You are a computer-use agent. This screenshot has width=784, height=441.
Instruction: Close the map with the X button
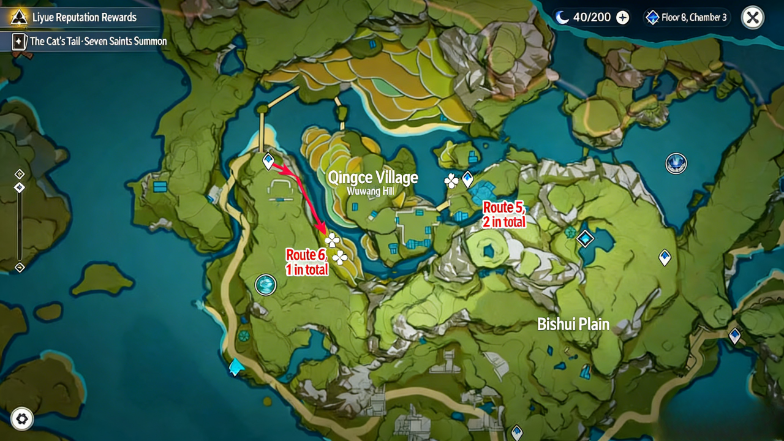(752, 17)
